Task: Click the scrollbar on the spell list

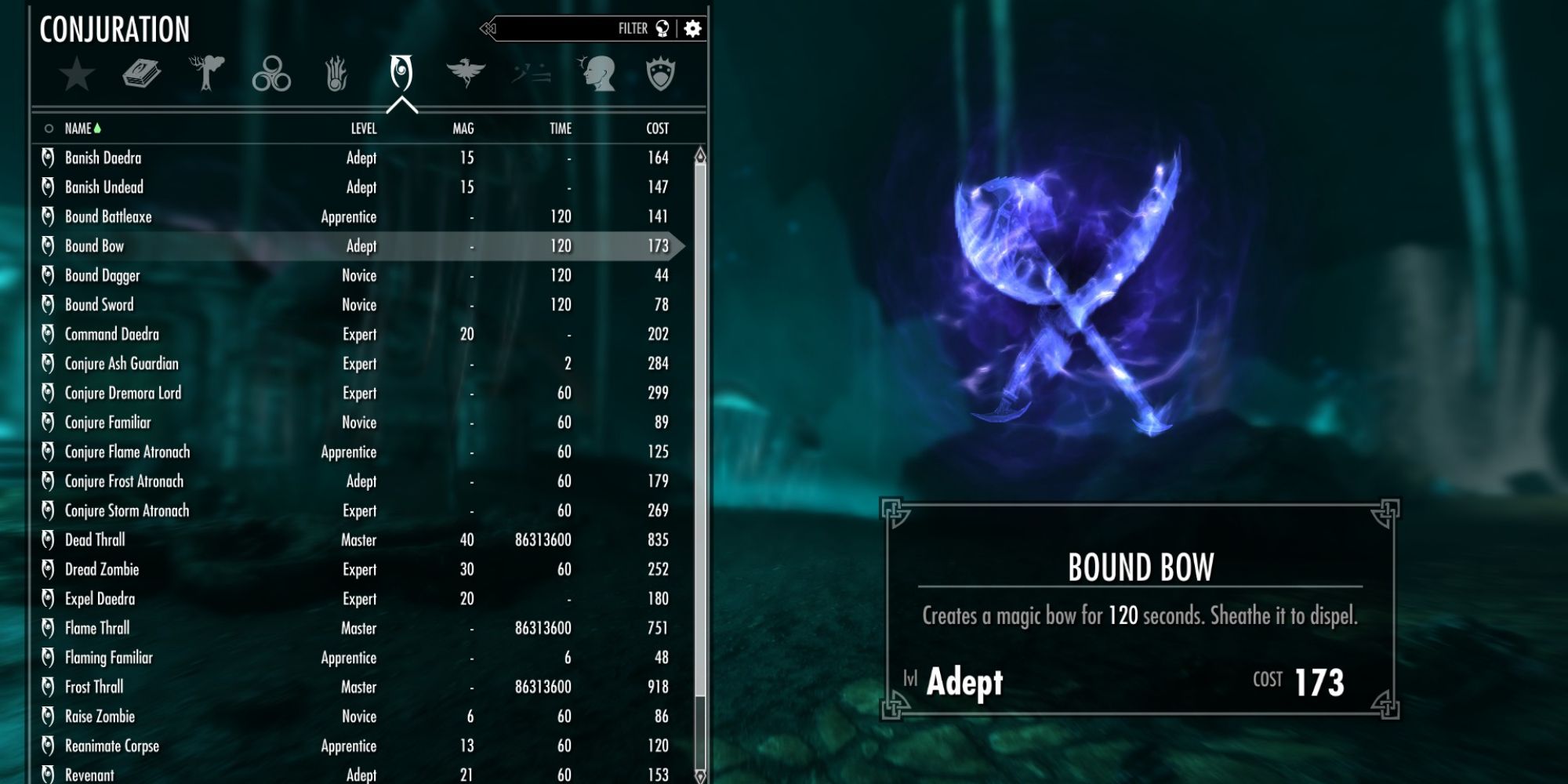Action: (x=700, y=392)
